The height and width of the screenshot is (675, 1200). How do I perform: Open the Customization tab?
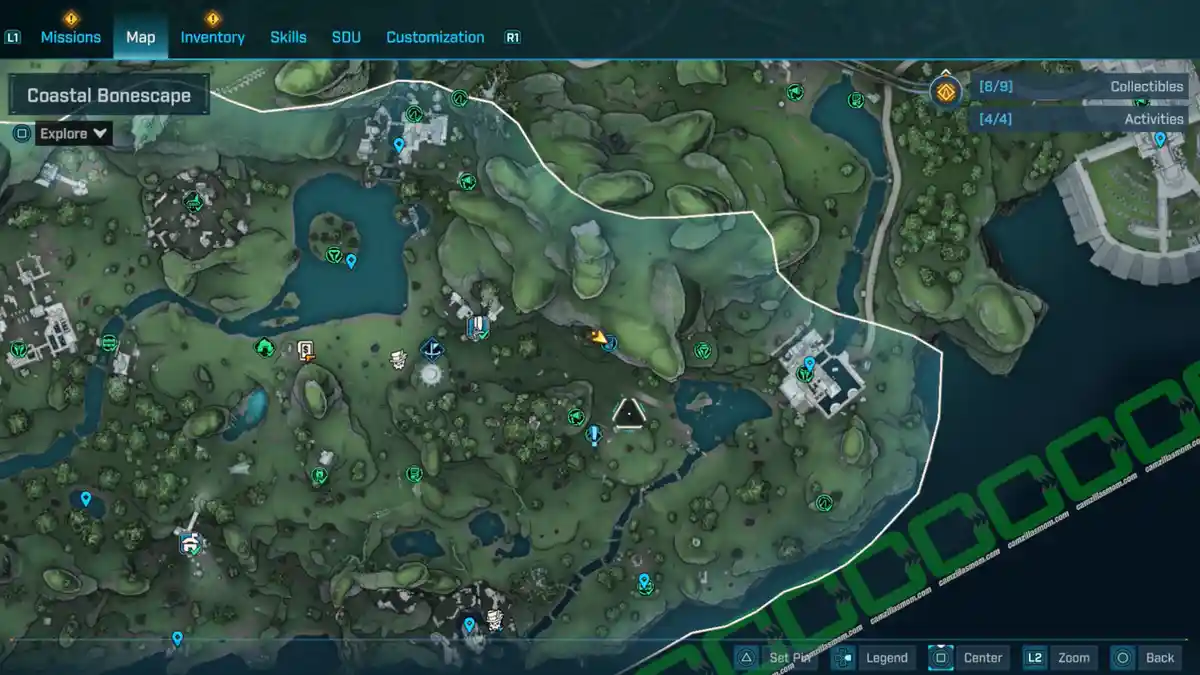[435, 37]
